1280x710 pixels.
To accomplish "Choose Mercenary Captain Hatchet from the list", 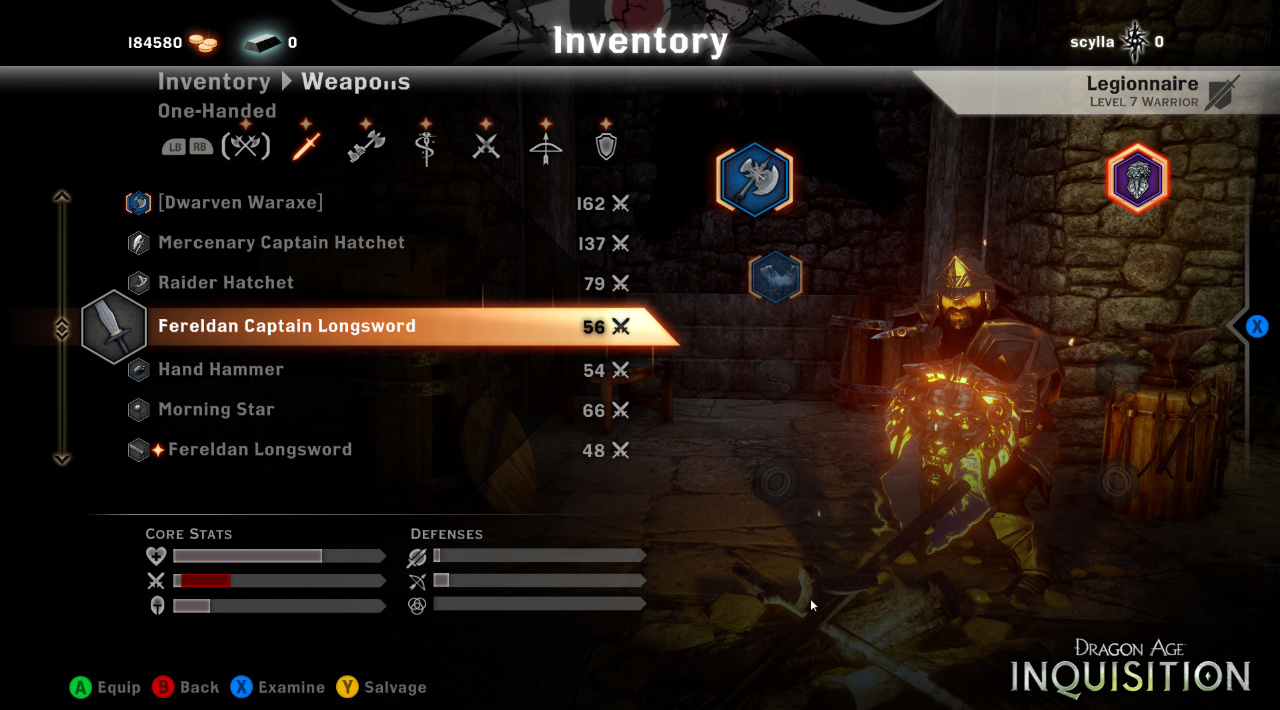I will coord(281,243).
